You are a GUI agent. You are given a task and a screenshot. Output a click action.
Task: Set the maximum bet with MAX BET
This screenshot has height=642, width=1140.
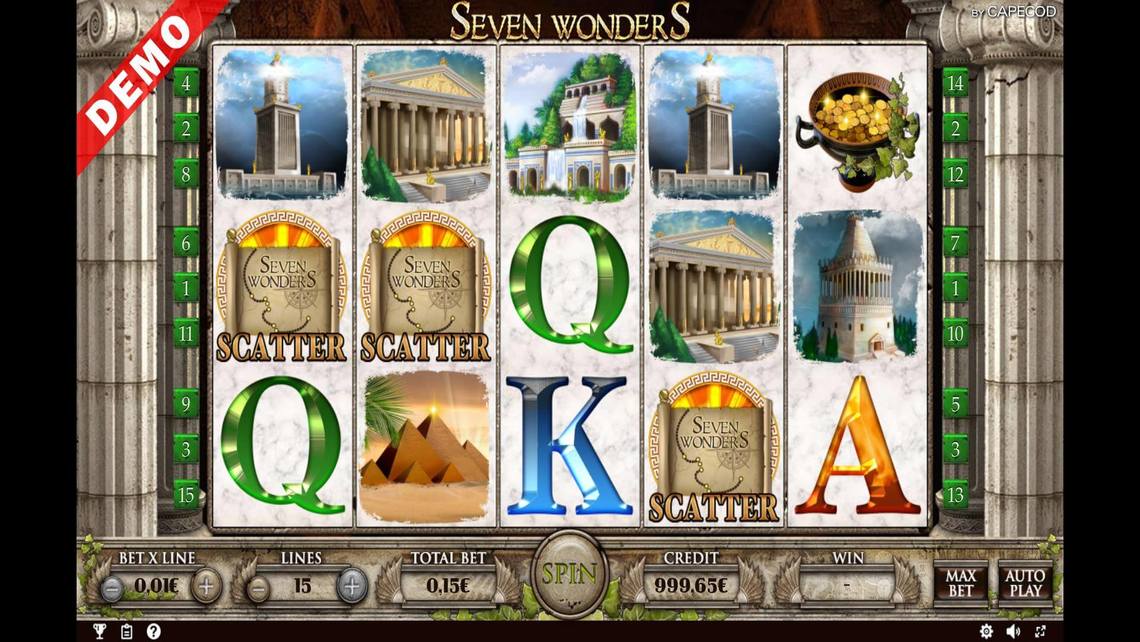tap(960, 583)
